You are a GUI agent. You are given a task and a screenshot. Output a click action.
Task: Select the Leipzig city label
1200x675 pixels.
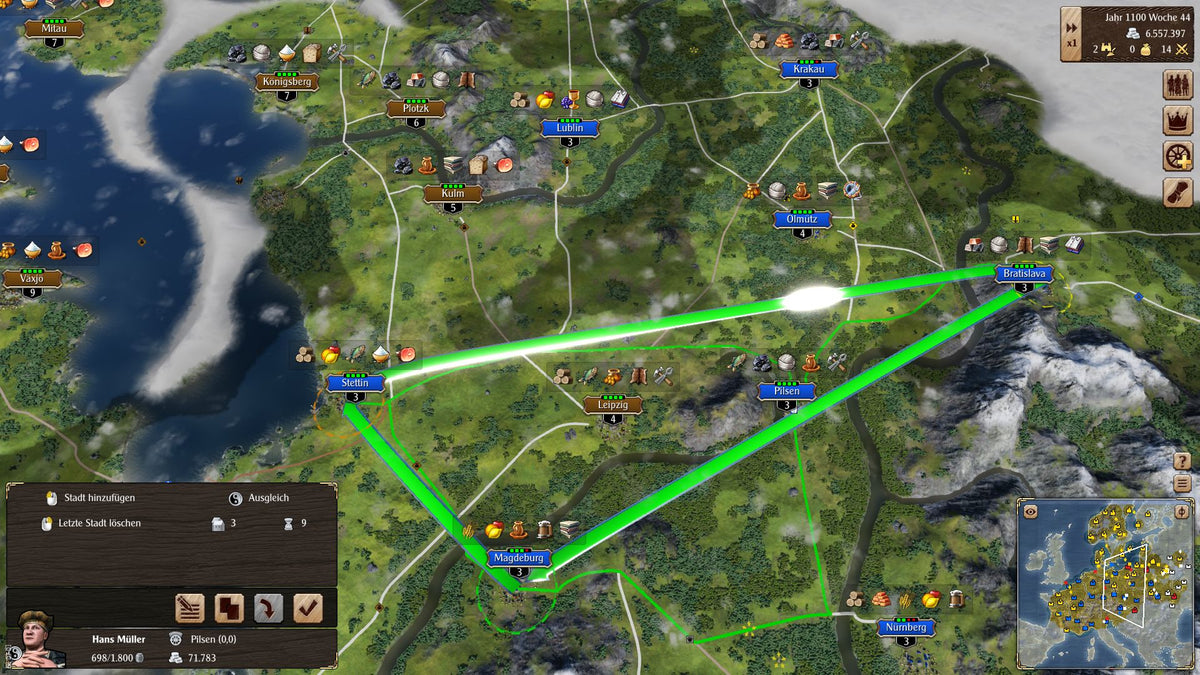tap(613, 404)
